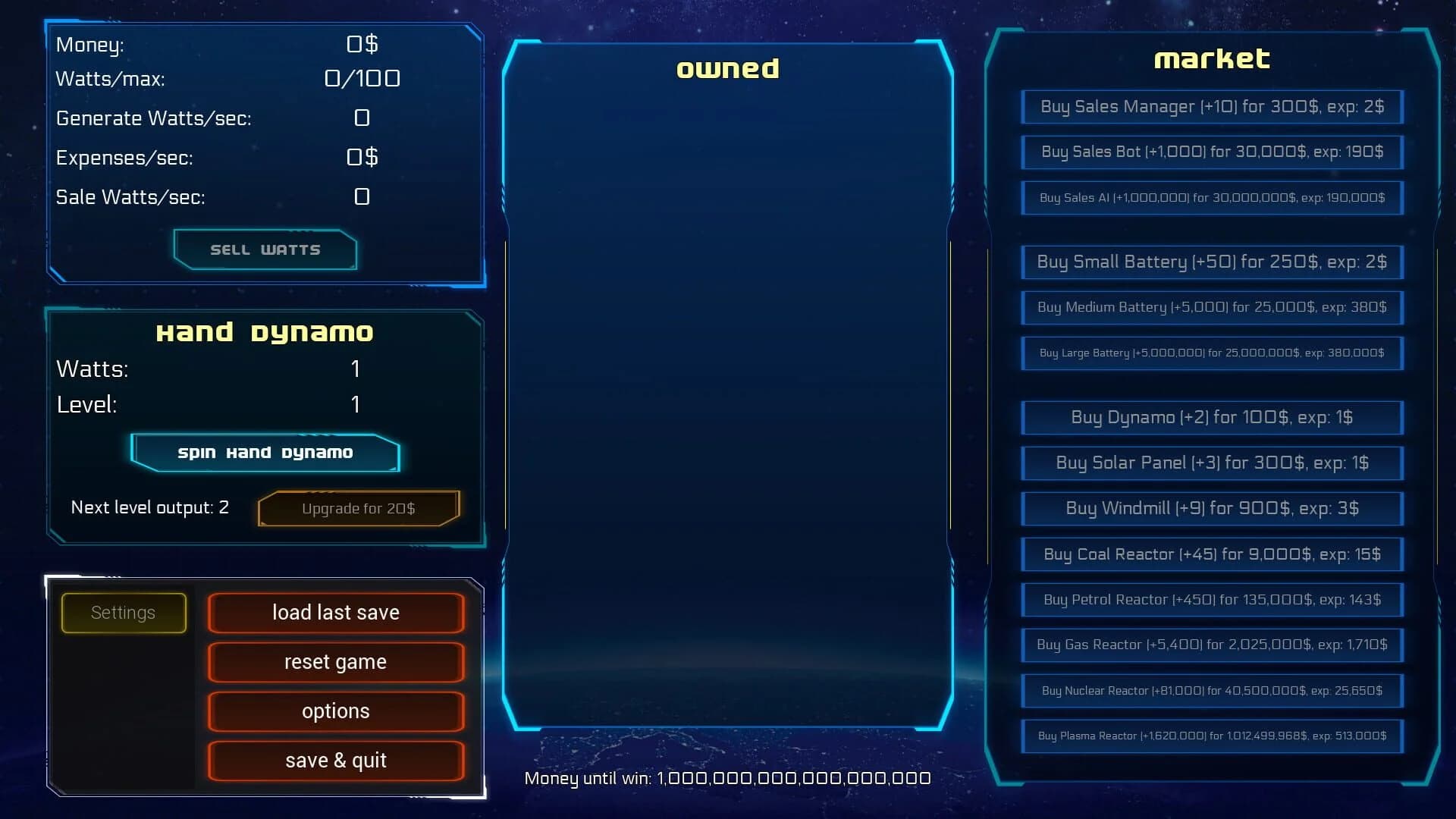This screenshot has height=819, width=1456.
Task: Purchase a Coal Reactor
Action: click(1211, 554)
